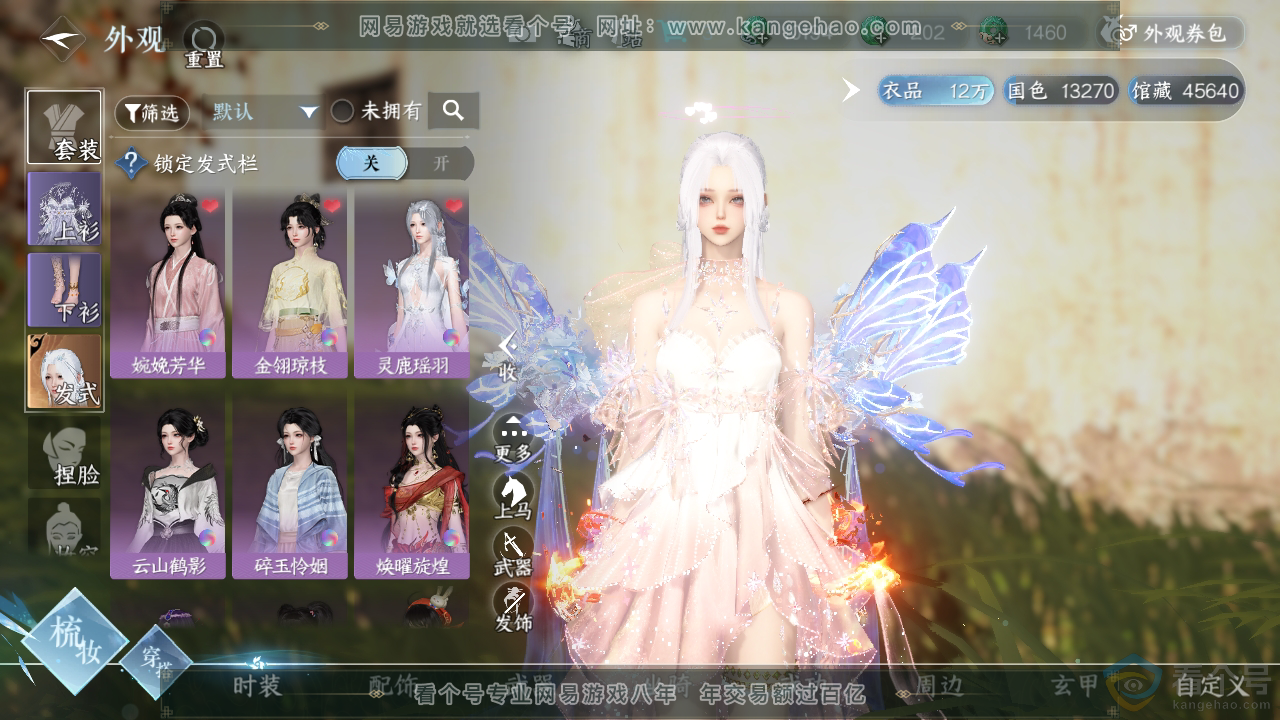1280x720 pixels.
Task: Switch to the 下衫 category
Action: pyautogui.click(x=64, y=289)
